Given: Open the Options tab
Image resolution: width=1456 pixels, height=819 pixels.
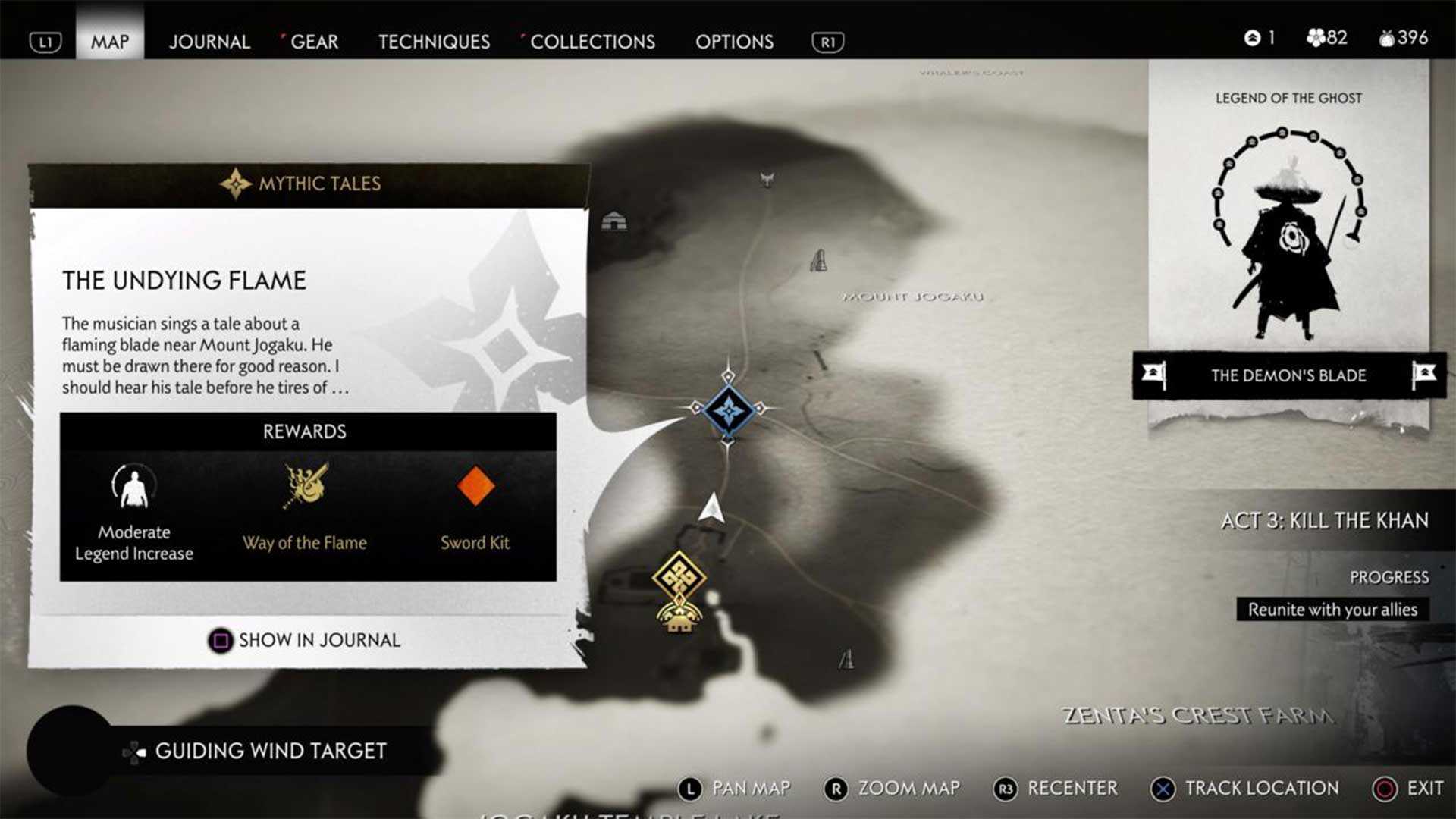Looking at the screenshot, I should pyautogui.click(x=734, y=42).
